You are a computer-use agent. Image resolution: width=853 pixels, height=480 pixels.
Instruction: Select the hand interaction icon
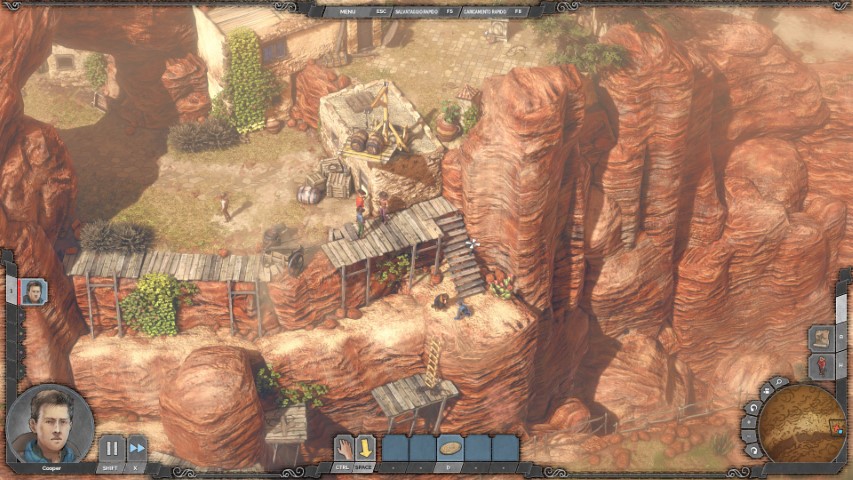pyautogui.click(x=344, y=448)
